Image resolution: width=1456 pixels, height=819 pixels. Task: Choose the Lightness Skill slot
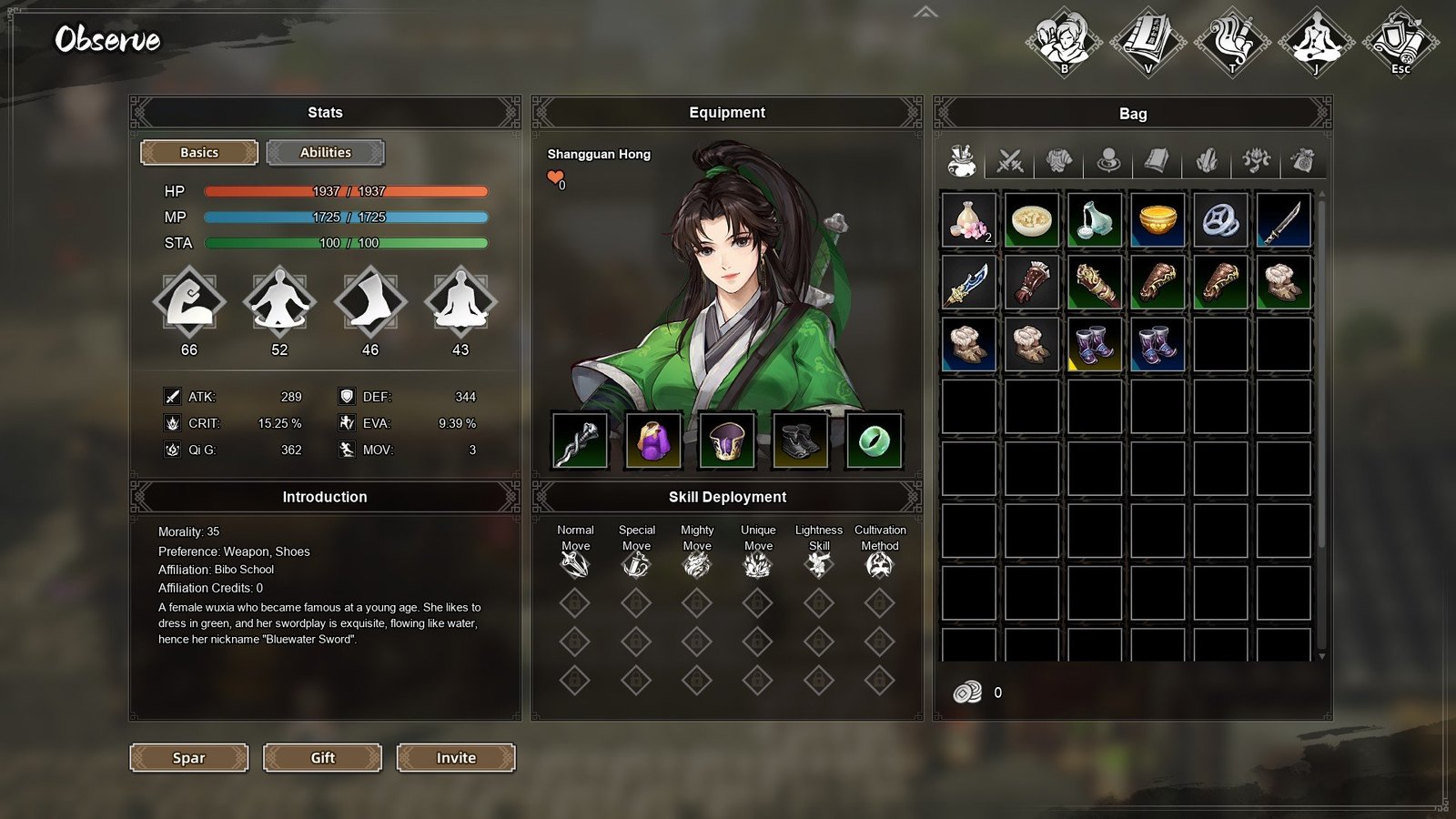click(818, 565)
